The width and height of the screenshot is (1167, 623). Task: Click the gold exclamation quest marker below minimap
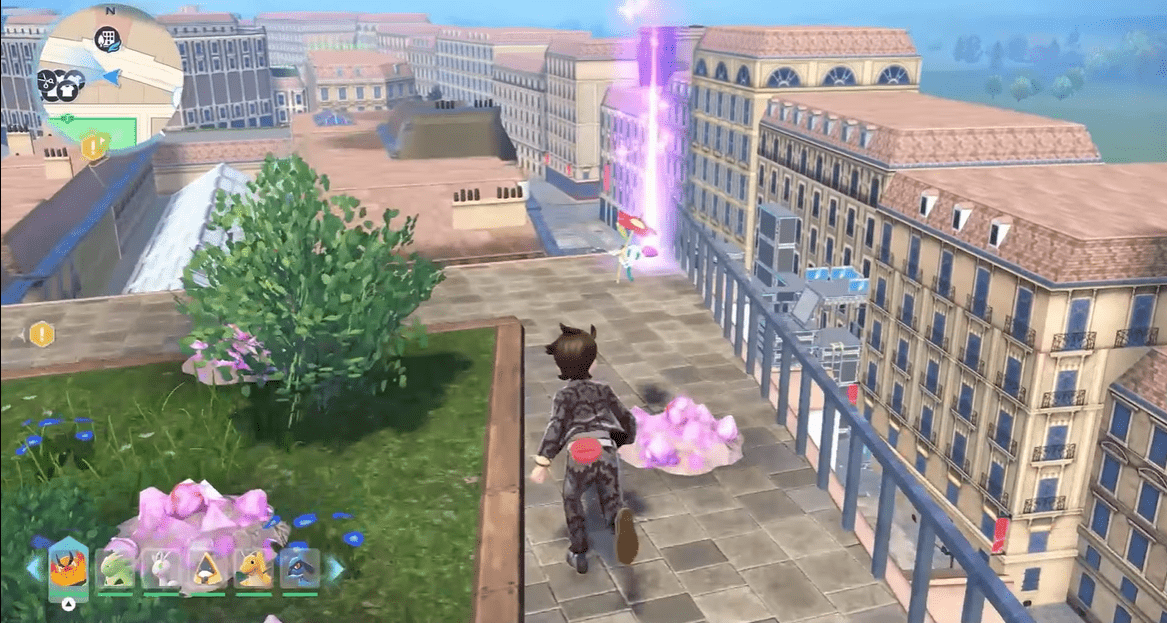point(93,147)
